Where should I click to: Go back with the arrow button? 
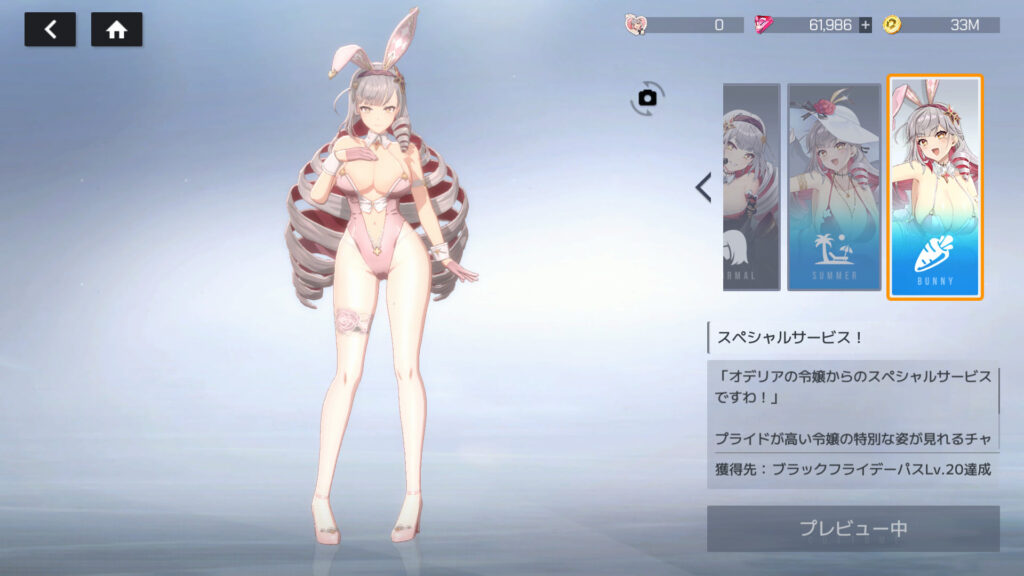coord(50,30)
